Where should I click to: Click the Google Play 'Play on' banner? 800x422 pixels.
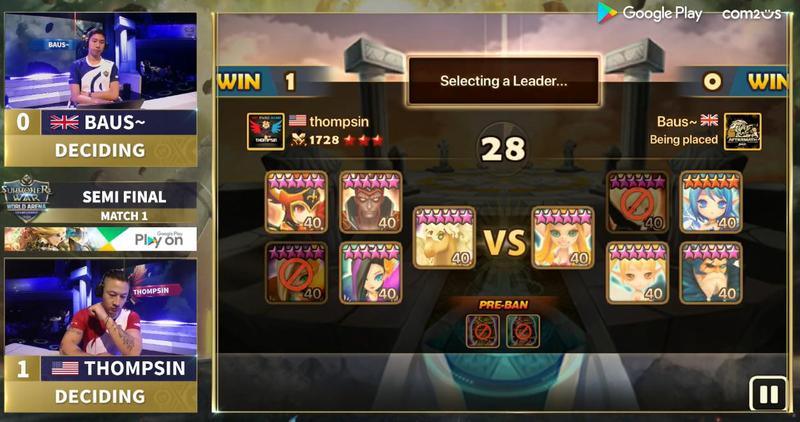click(x=100, y=239)
